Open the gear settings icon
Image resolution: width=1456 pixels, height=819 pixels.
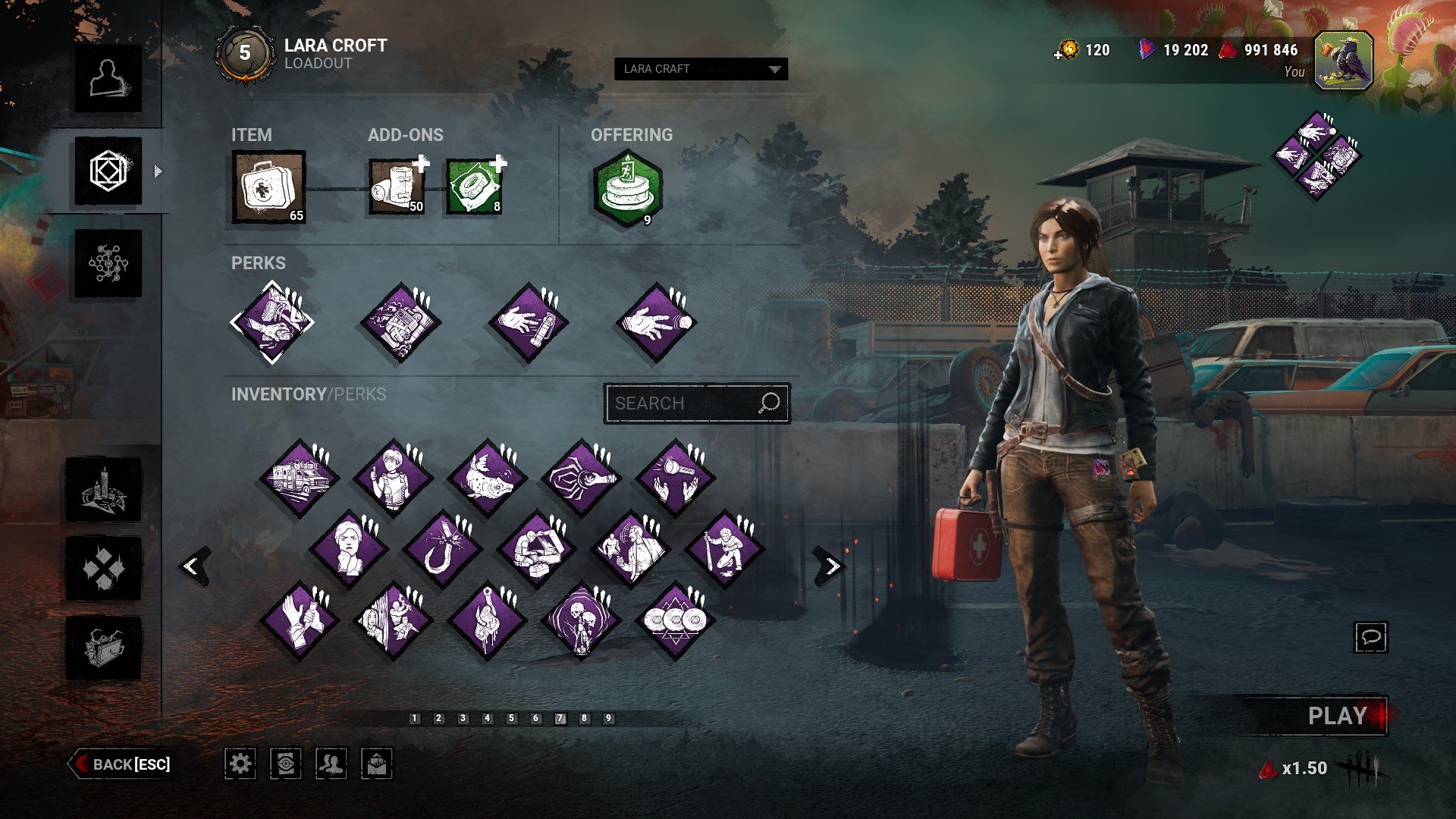(x=240, y=764)
